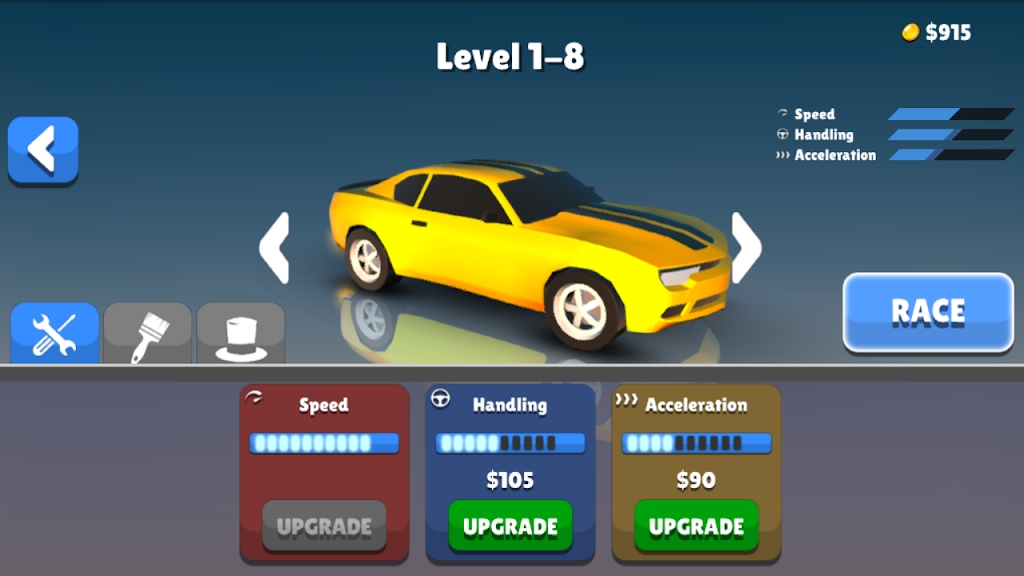Show the next car with the right arrow
This screenshot has height=576, width=1024.
pos(746,248)
